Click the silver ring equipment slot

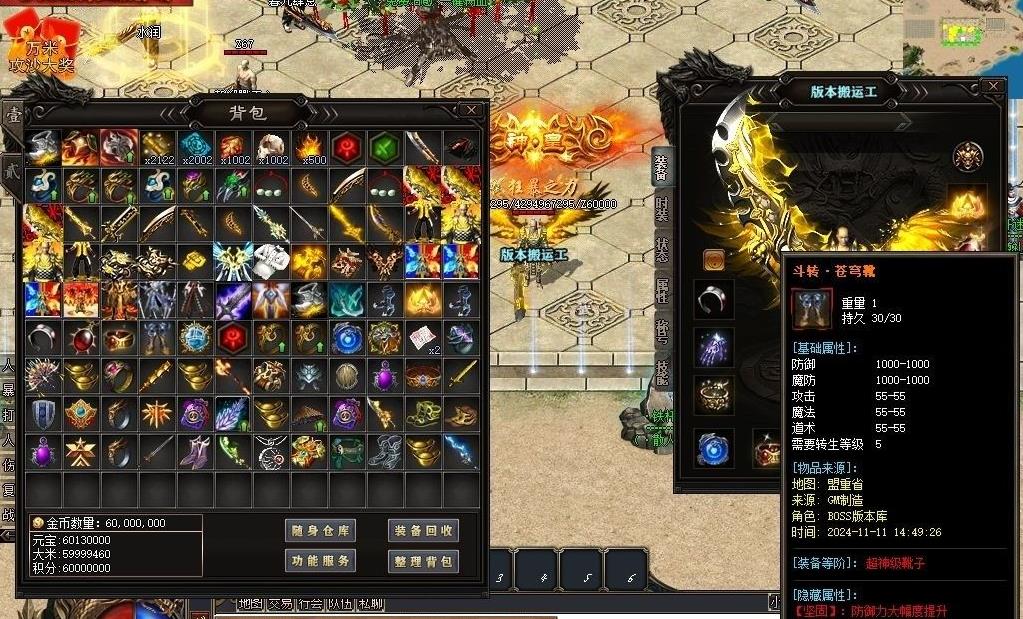click(x=713, y=298)
